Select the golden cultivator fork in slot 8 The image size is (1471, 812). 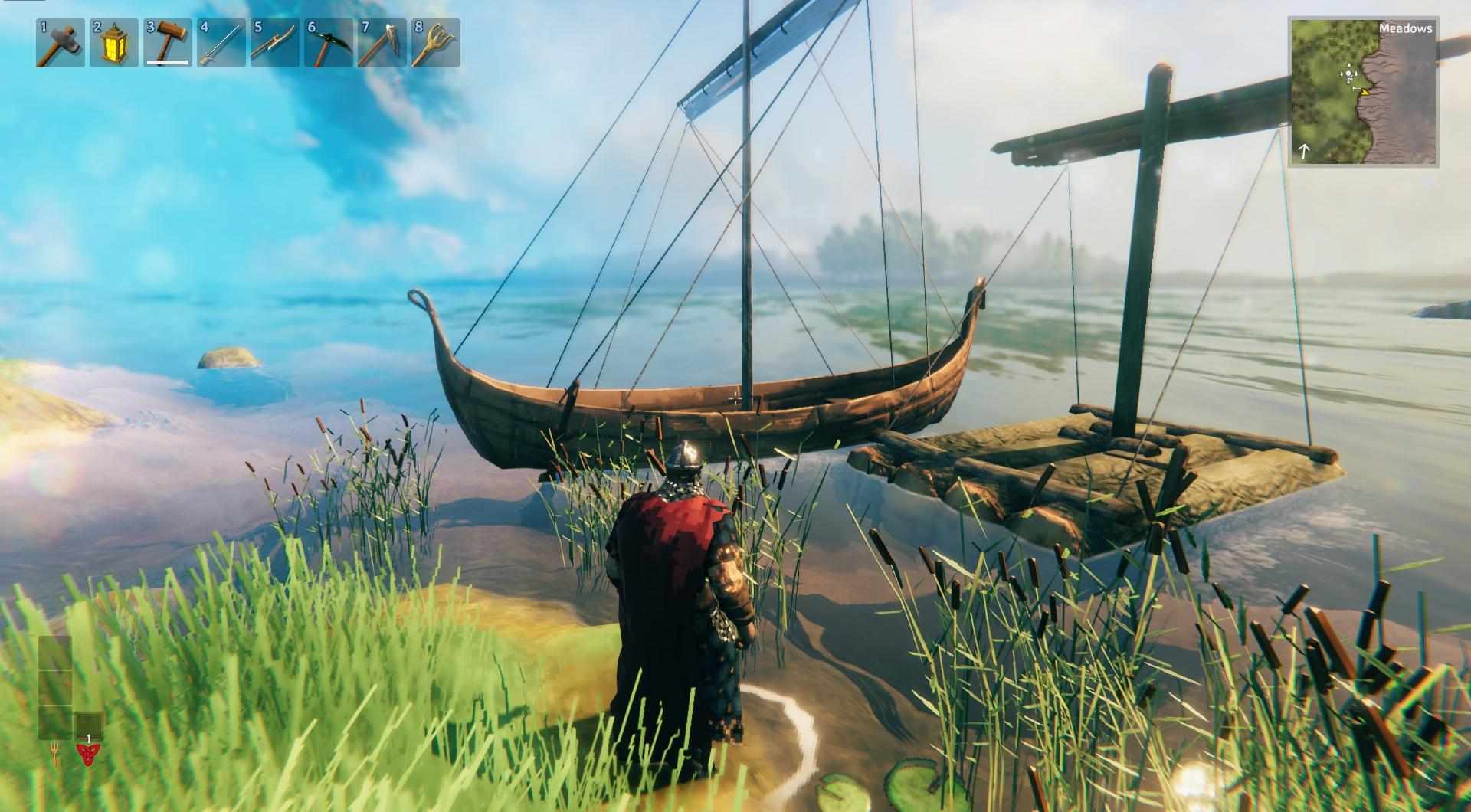tap(436, 43)
